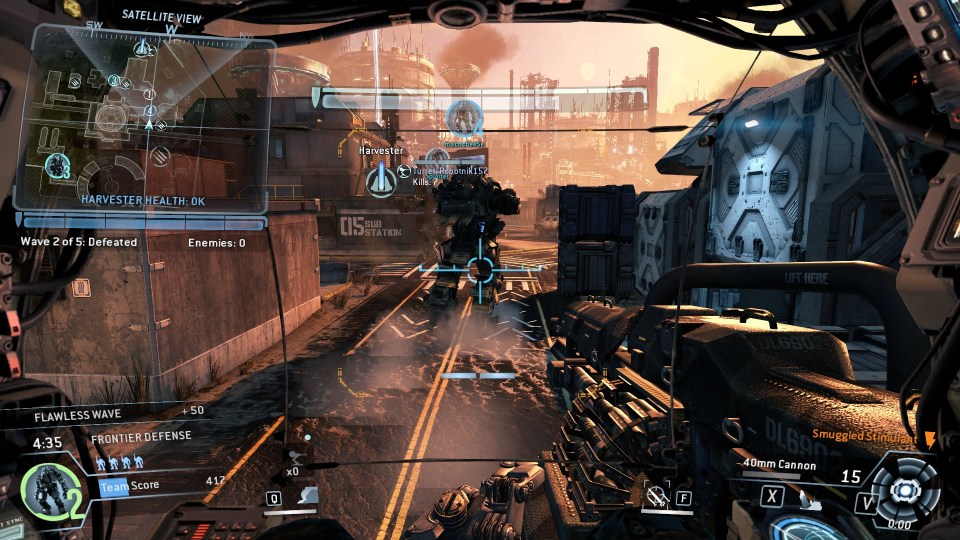Activate the titan core ability dial
960x540 pixels.
click(x=905, y=489)
